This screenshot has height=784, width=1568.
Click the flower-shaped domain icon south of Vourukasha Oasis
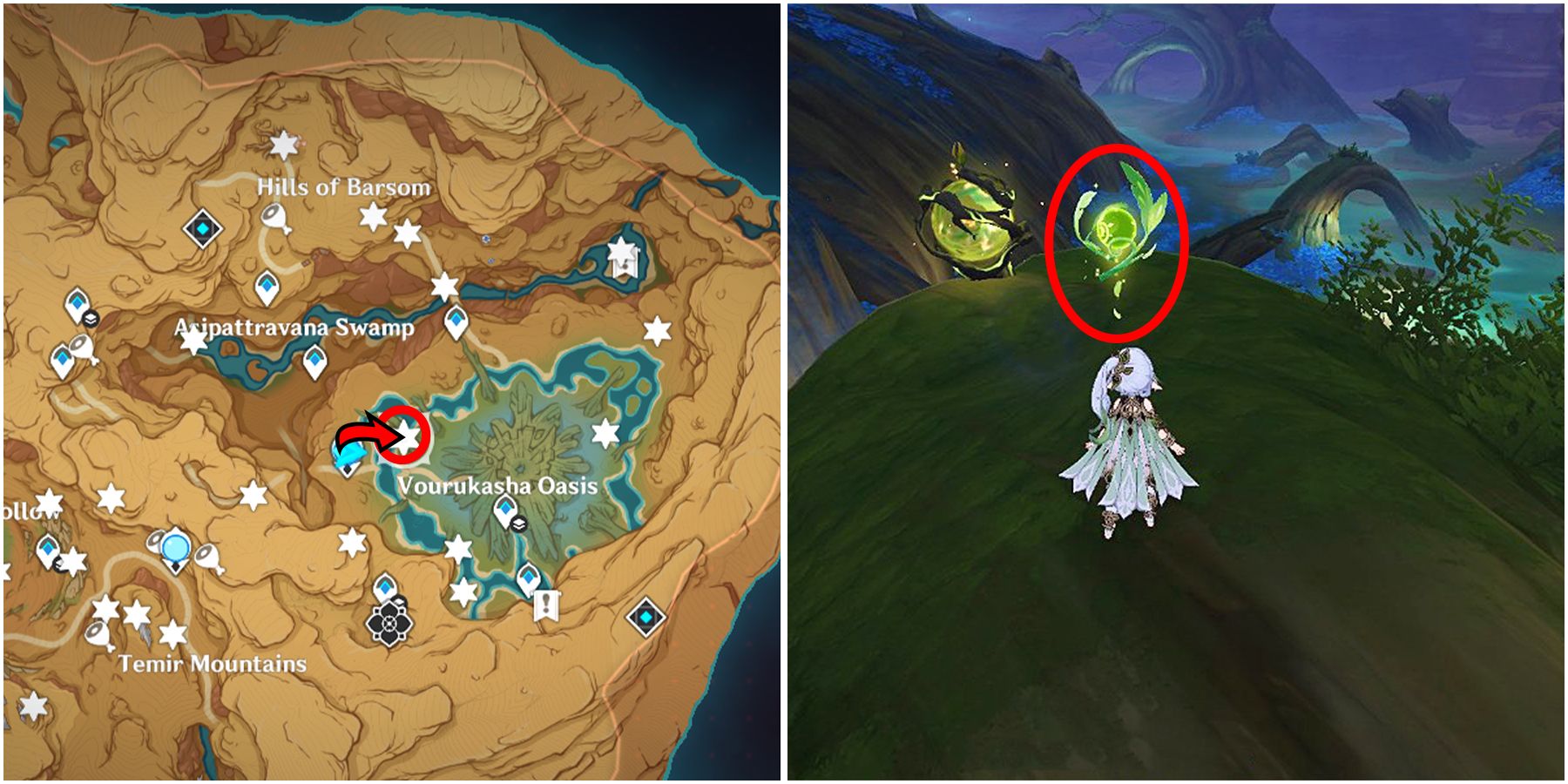tap(389, 623)
